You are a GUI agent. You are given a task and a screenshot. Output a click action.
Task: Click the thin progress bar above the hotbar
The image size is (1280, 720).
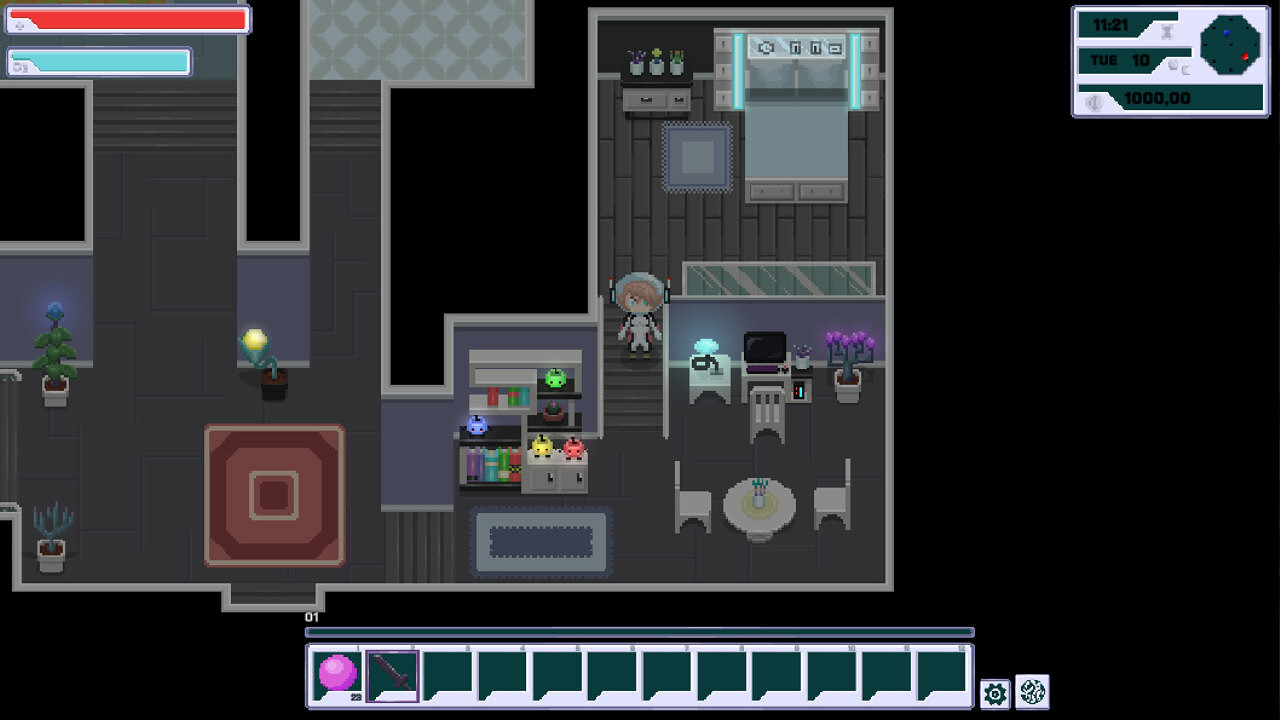click(640, 631)
